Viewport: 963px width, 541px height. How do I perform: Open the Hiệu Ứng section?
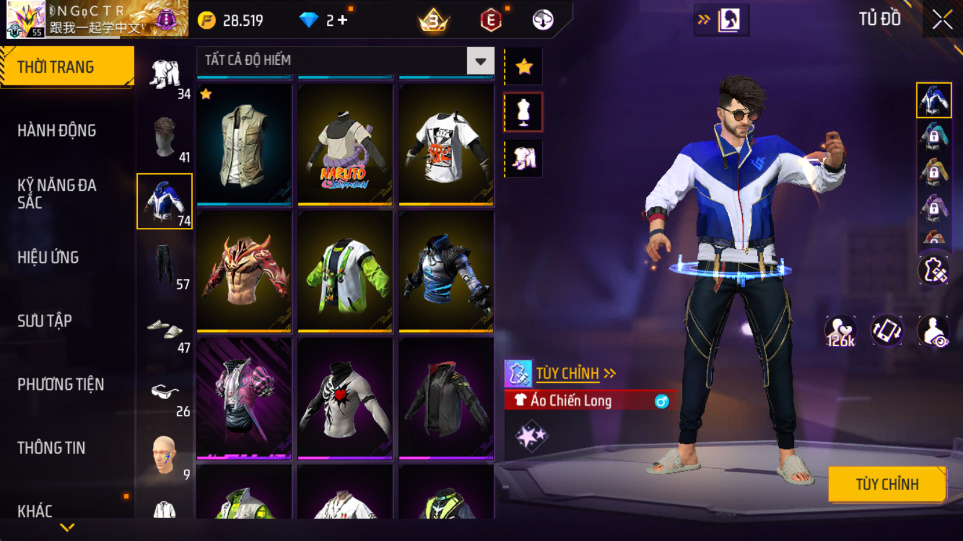[48, 257]
